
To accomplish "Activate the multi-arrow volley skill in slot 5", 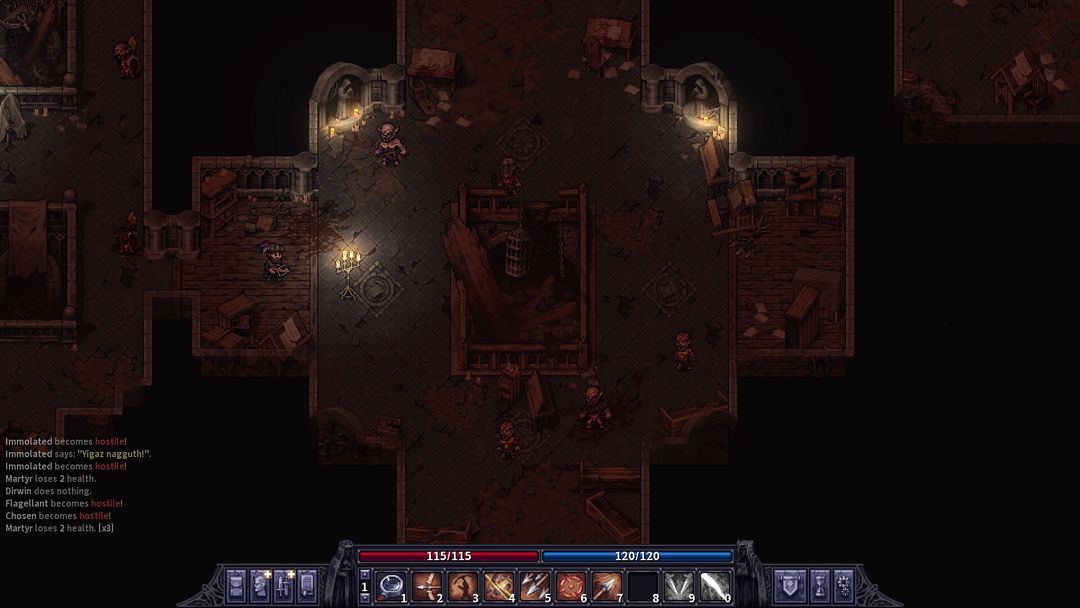I will (535, 585).
